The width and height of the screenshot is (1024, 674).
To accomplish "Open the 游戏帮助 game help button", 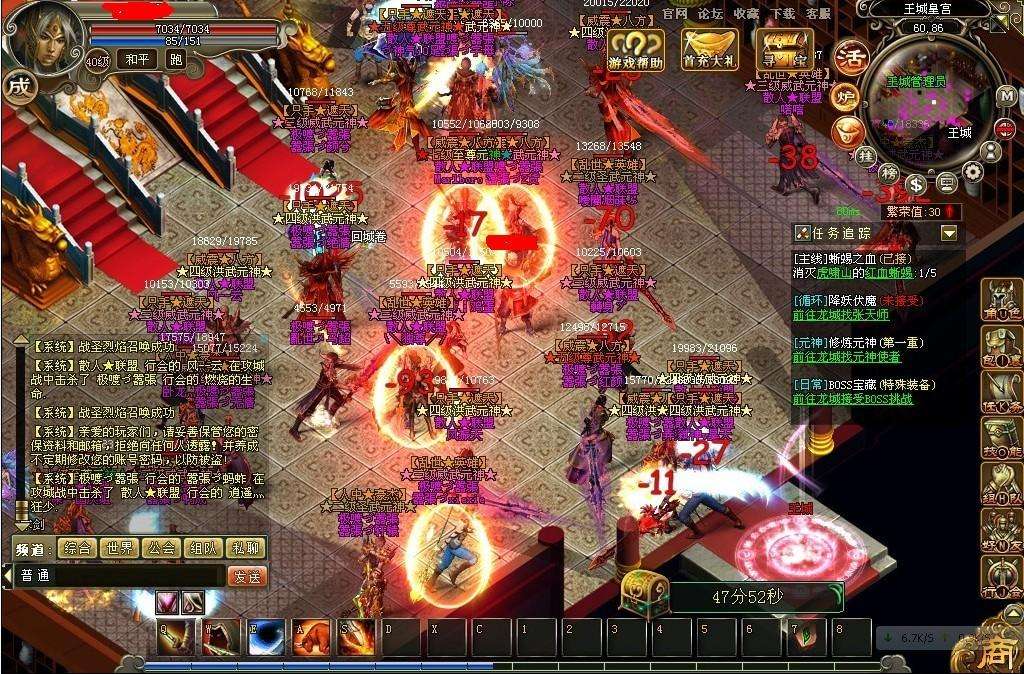I will point(636,50).
